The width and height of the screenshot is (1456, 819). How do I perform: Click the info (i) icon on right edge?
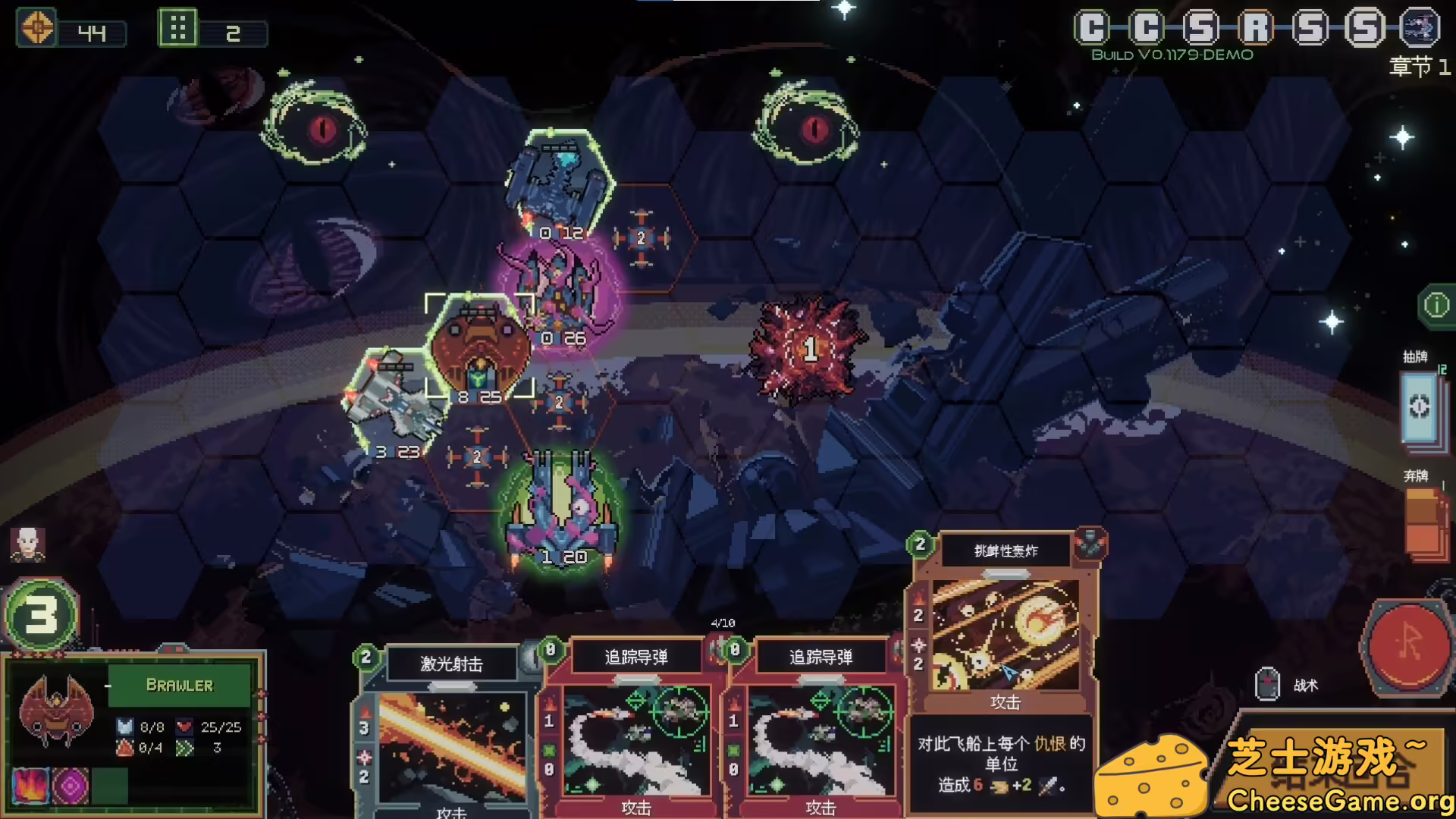(1437, 303)
